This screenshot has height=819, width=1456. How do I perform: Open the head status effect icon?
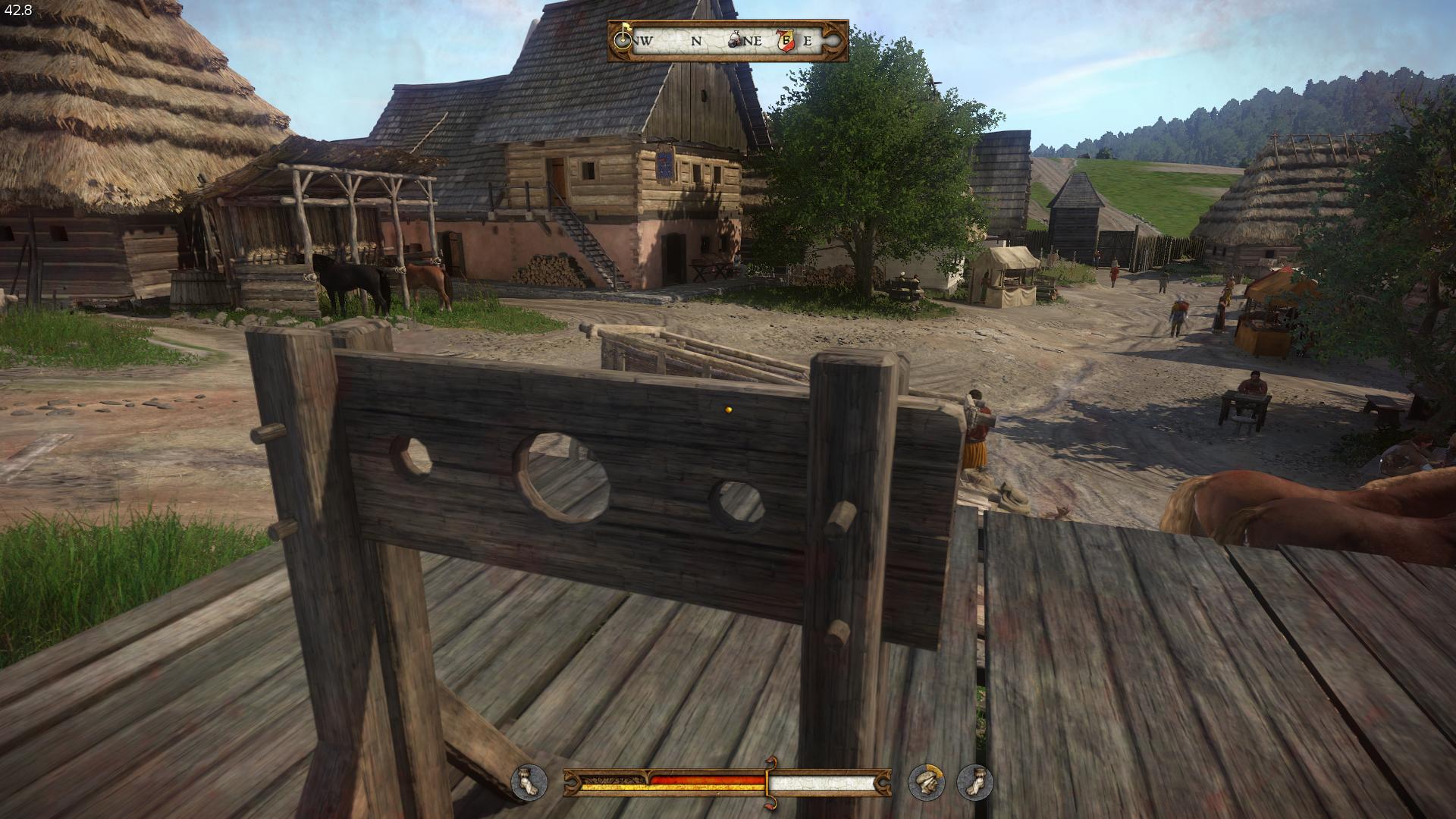(x=927, y=782)
